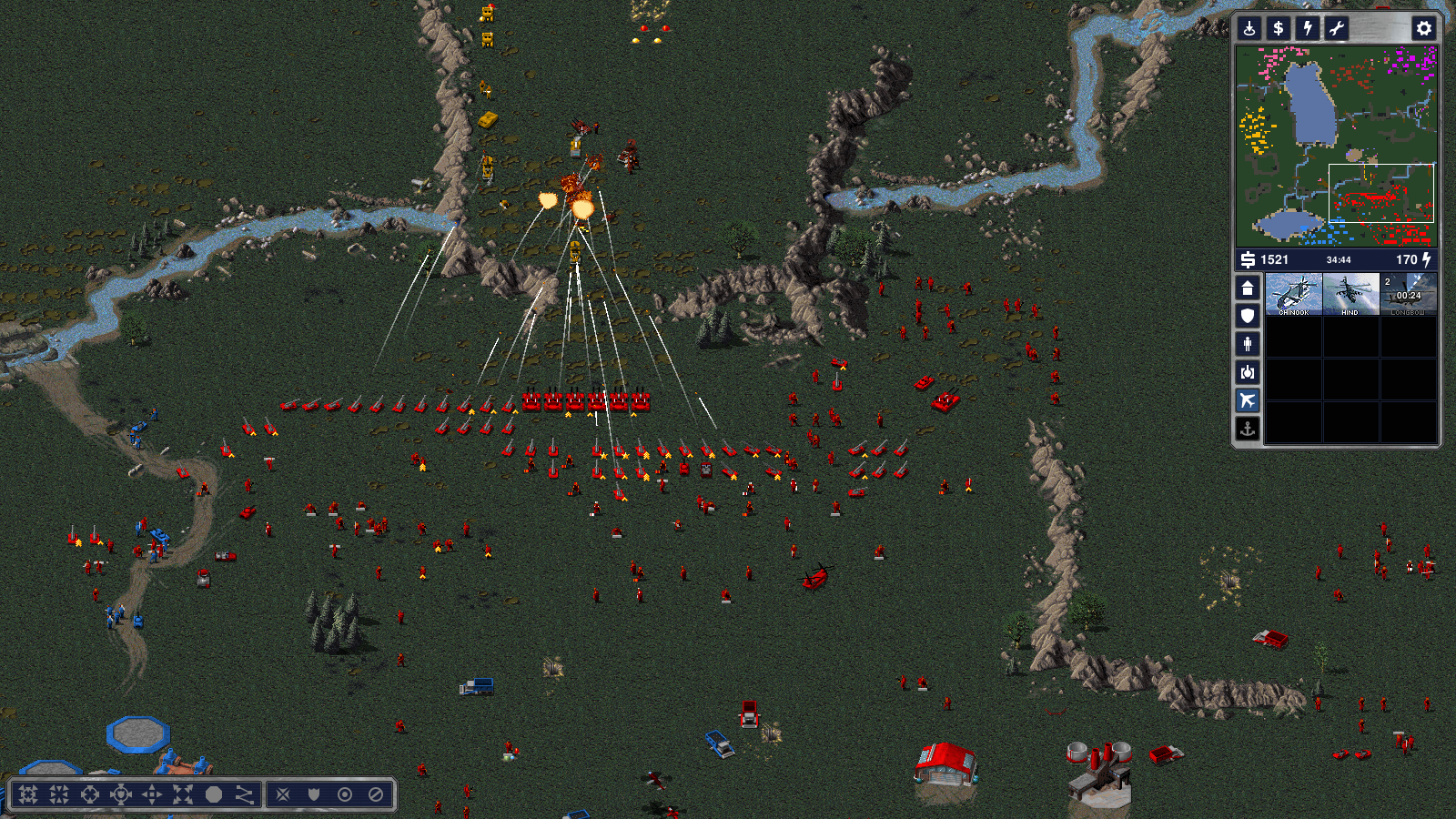Toggle the Power Down lightning button

coord(1308,28)
